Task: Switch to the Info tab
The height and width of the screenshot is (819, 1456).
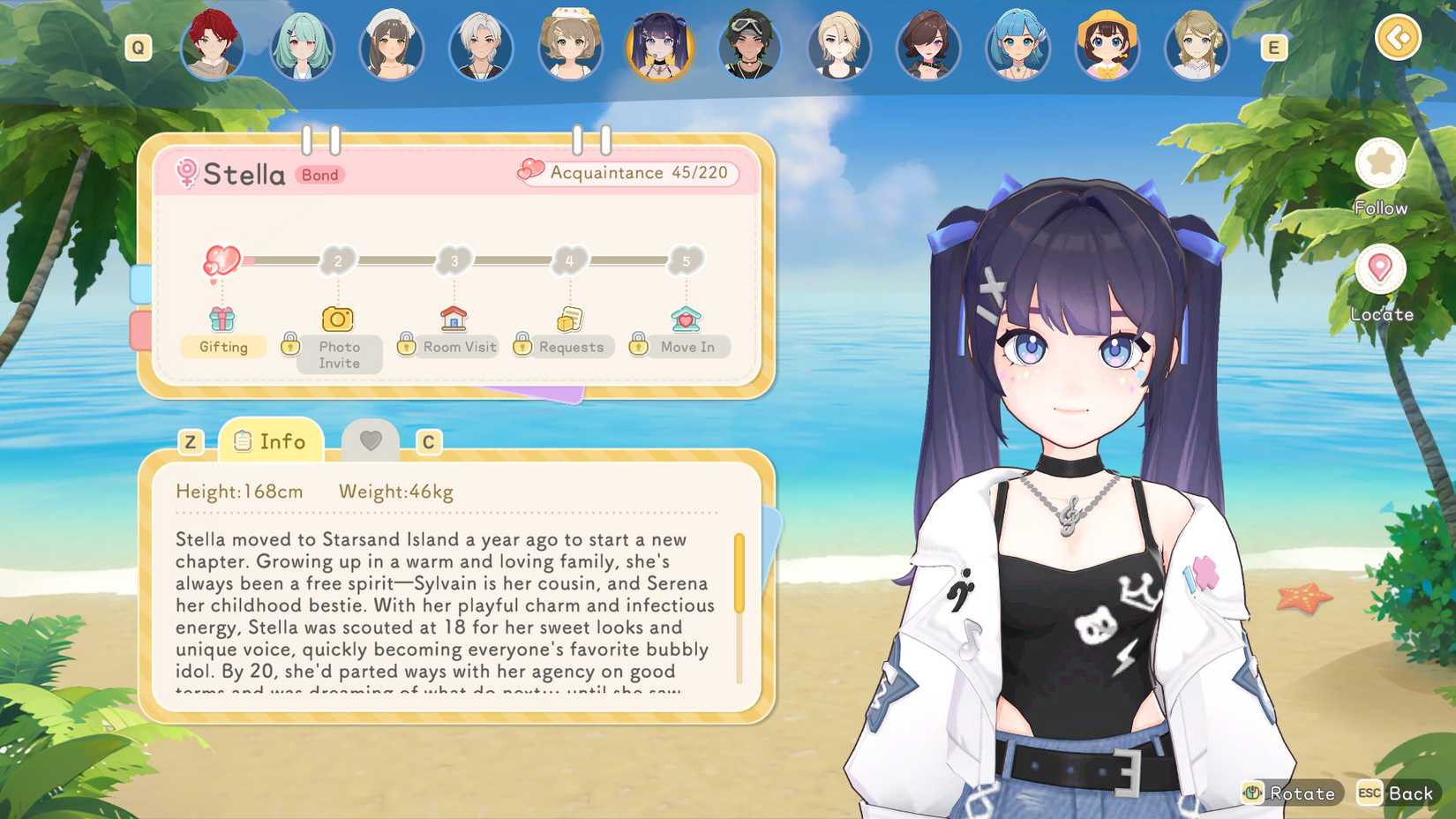Action: point(272,440)
